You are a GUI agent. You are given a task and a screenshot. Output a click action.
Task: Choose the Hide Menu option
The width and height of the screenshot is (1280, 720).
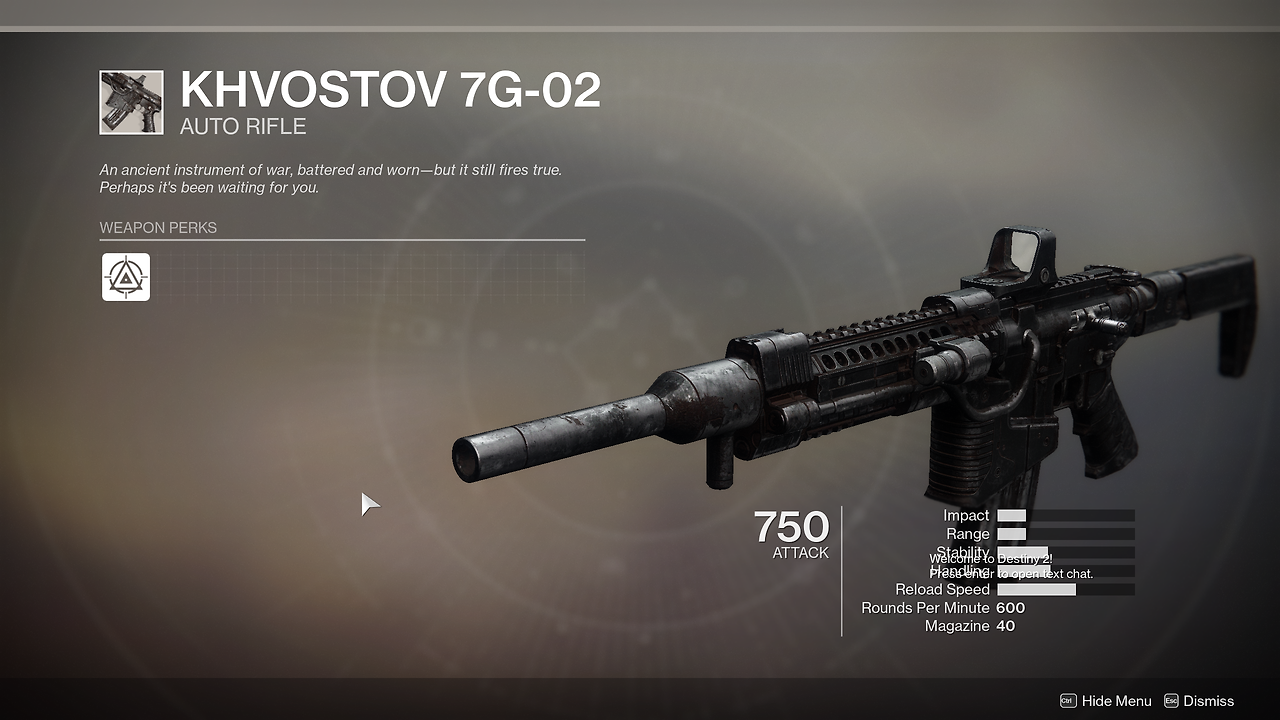click(x=1106, y=701)
